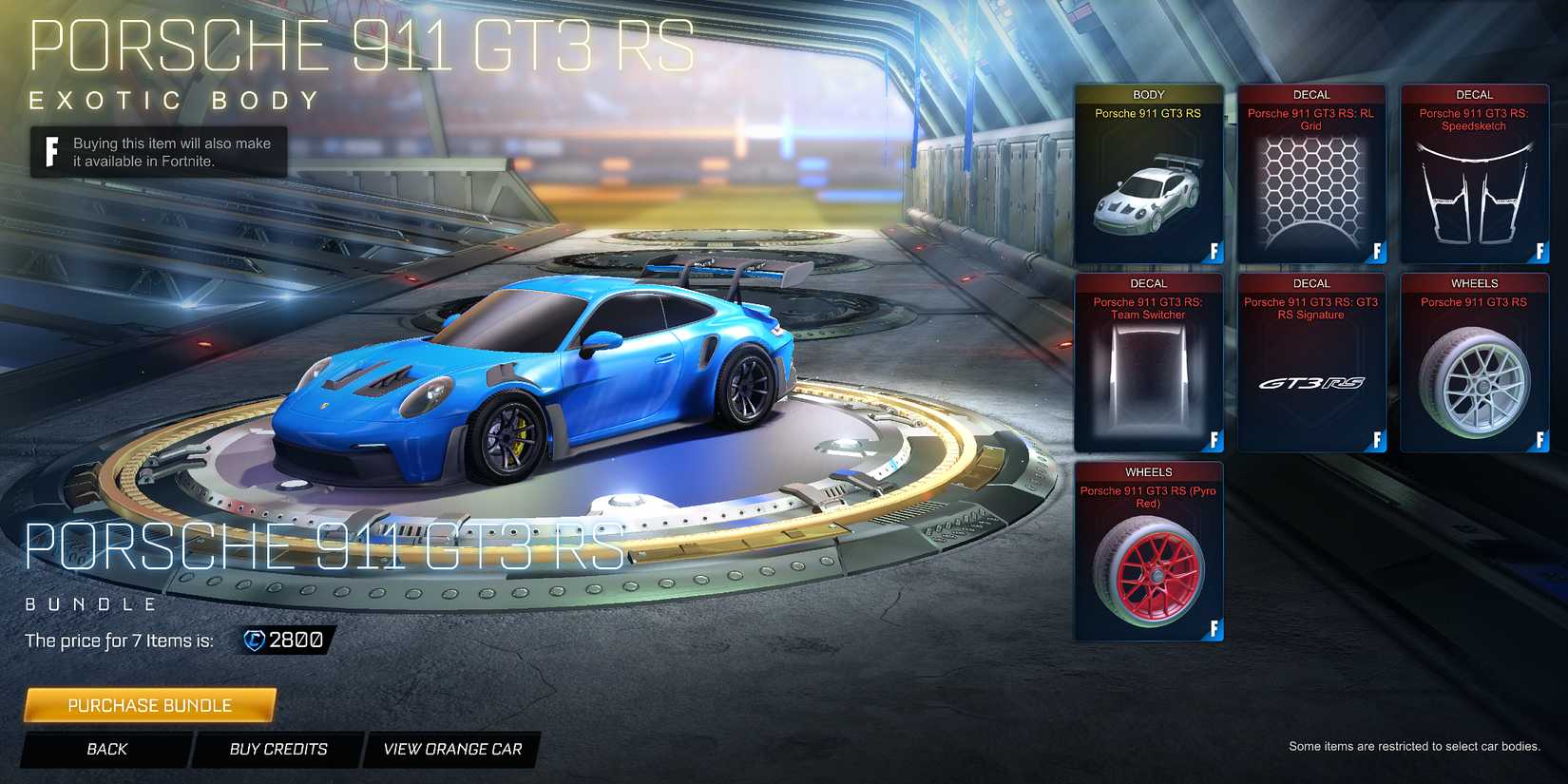This screenshot has height=784, width=1568.
Task: View the orange car variant
Action: coord(450,749)
